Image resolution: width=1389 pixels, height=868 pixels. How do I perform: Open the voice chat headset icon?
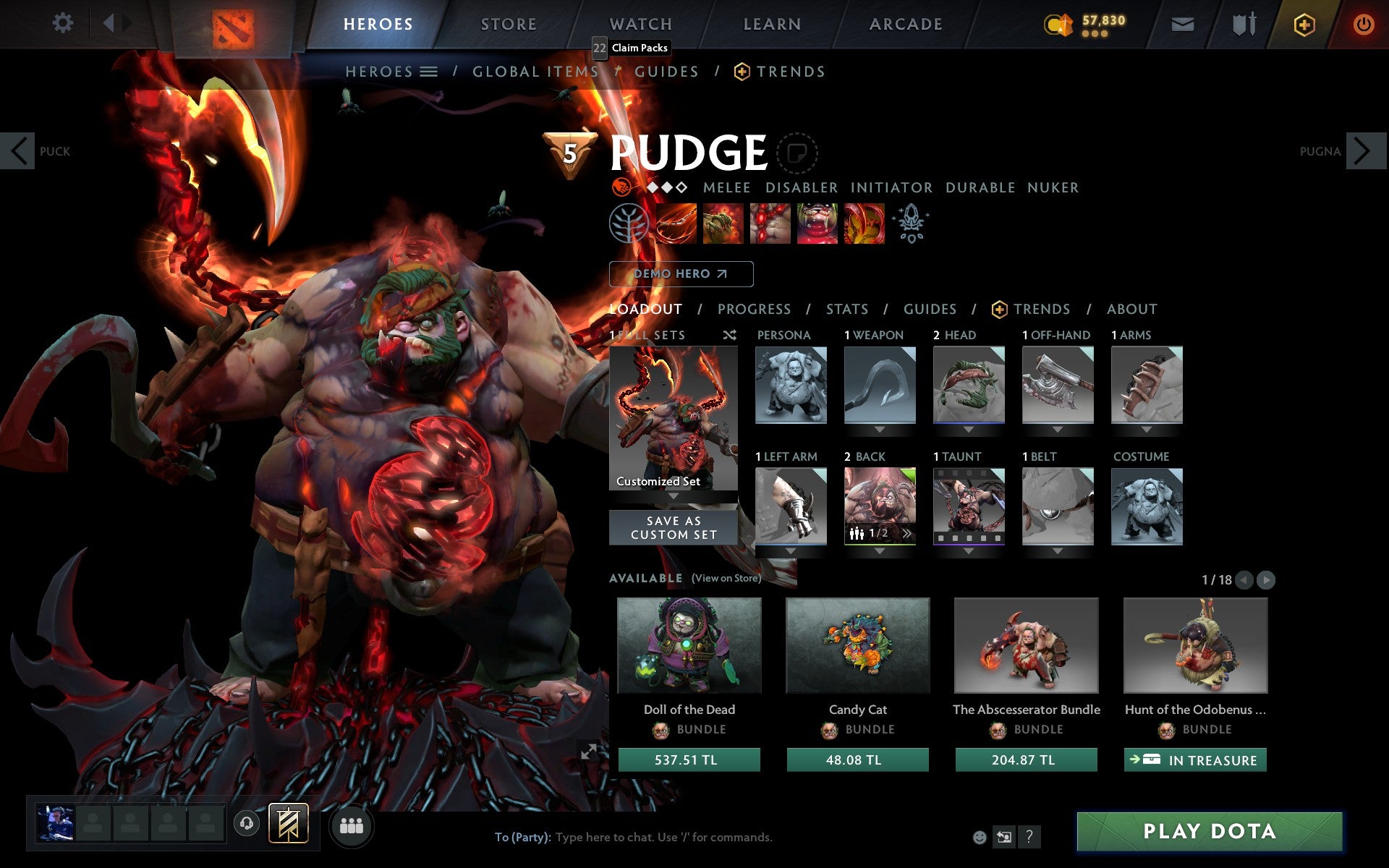pyautogui.click(x=247, y=823)
